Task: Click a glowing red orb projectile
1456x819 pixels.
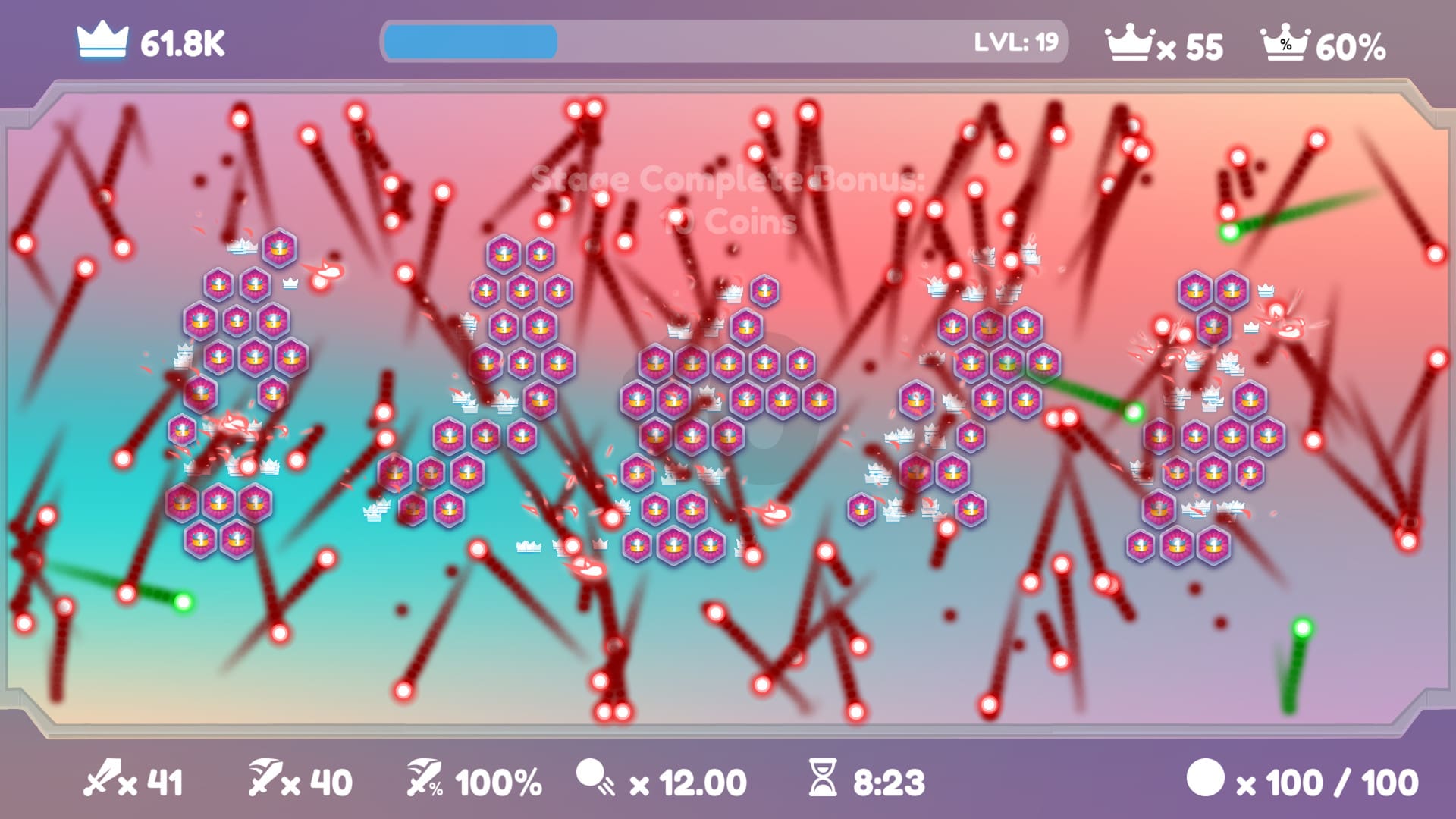Action: pyautogui.click(x=356, y=114)
